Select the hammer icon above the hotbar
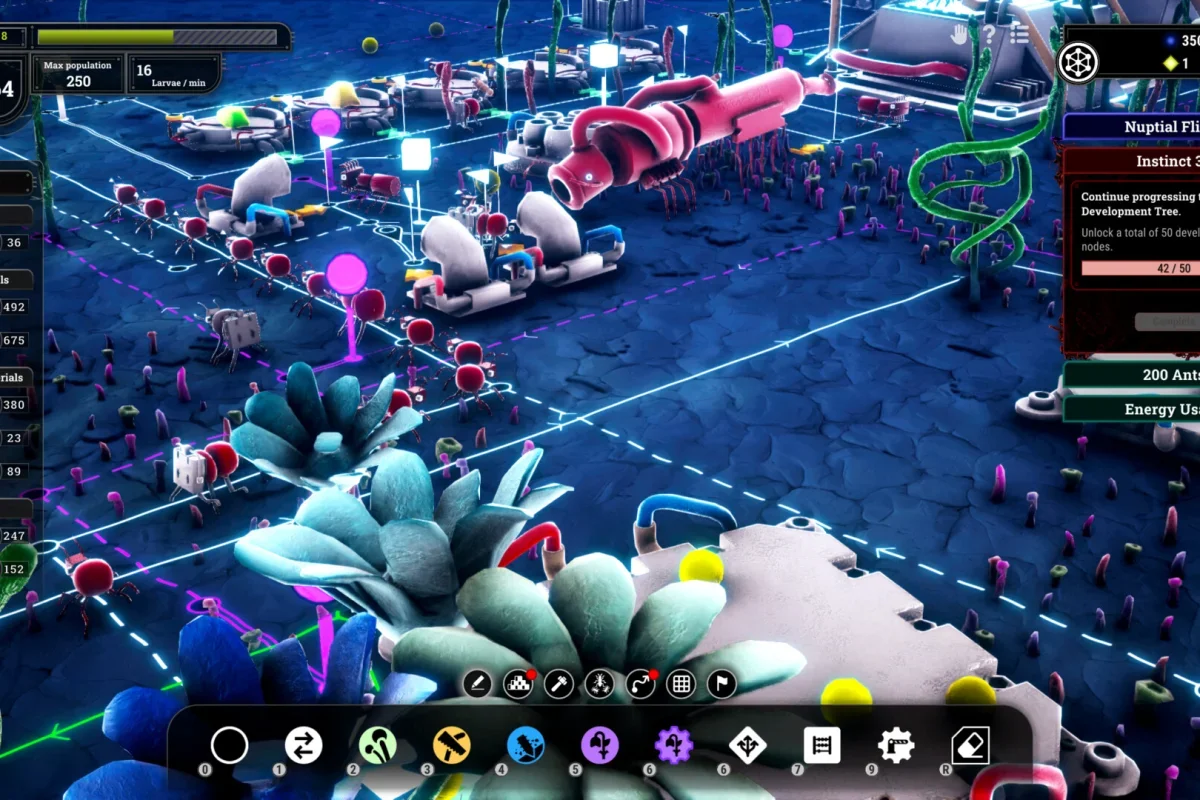 (x=558, y=684)
